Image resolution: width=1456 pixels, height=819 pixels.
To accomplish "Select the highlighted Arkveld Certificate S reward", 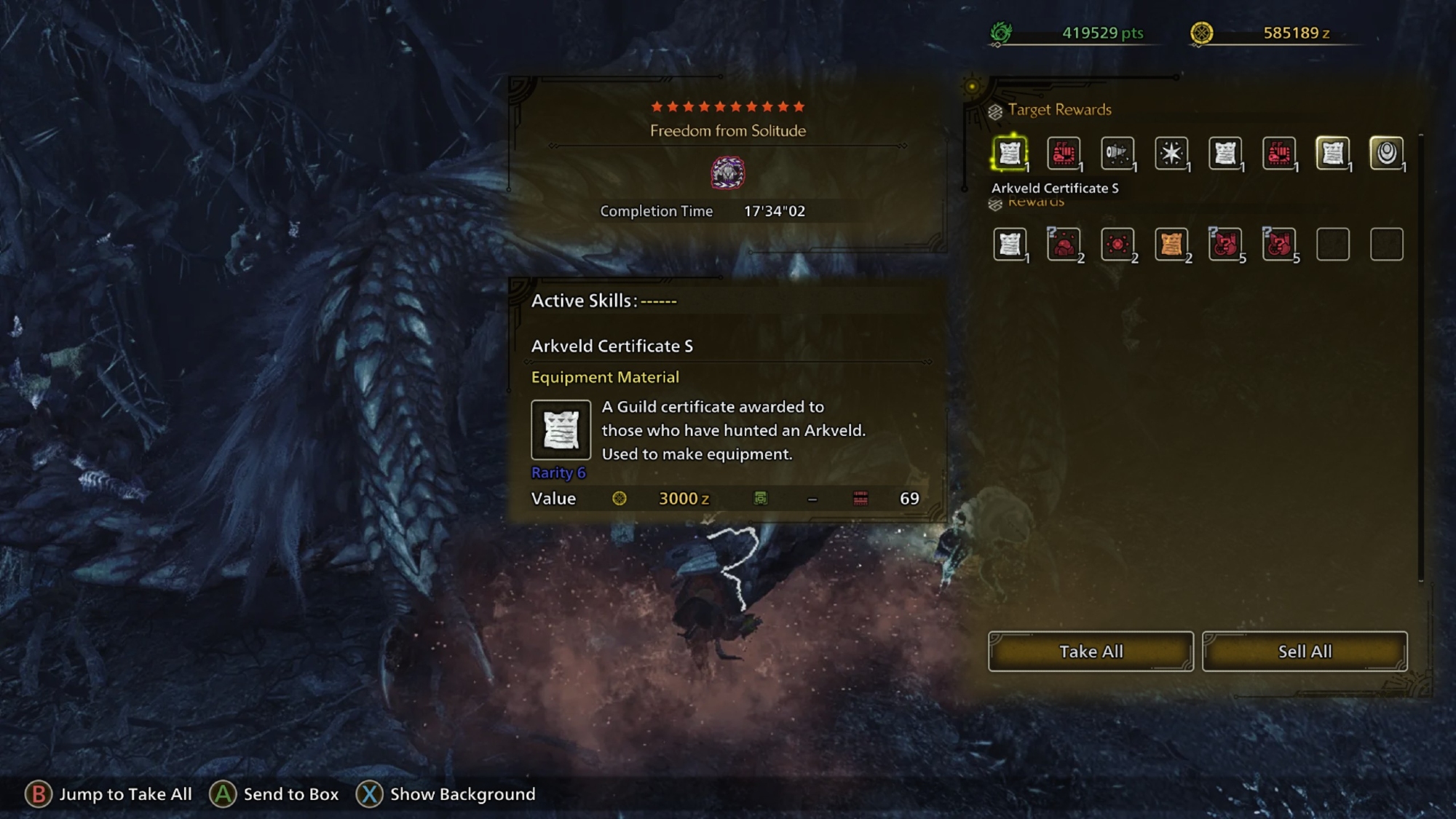I will (1010, 153).
